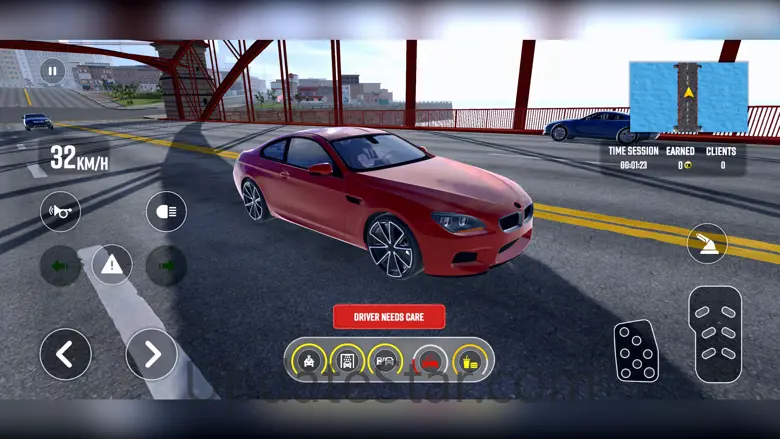This screenshot has height=439, width=780.
Task: Select the car repair status icon
Action: pyautogui.click(x=309, y=360)
